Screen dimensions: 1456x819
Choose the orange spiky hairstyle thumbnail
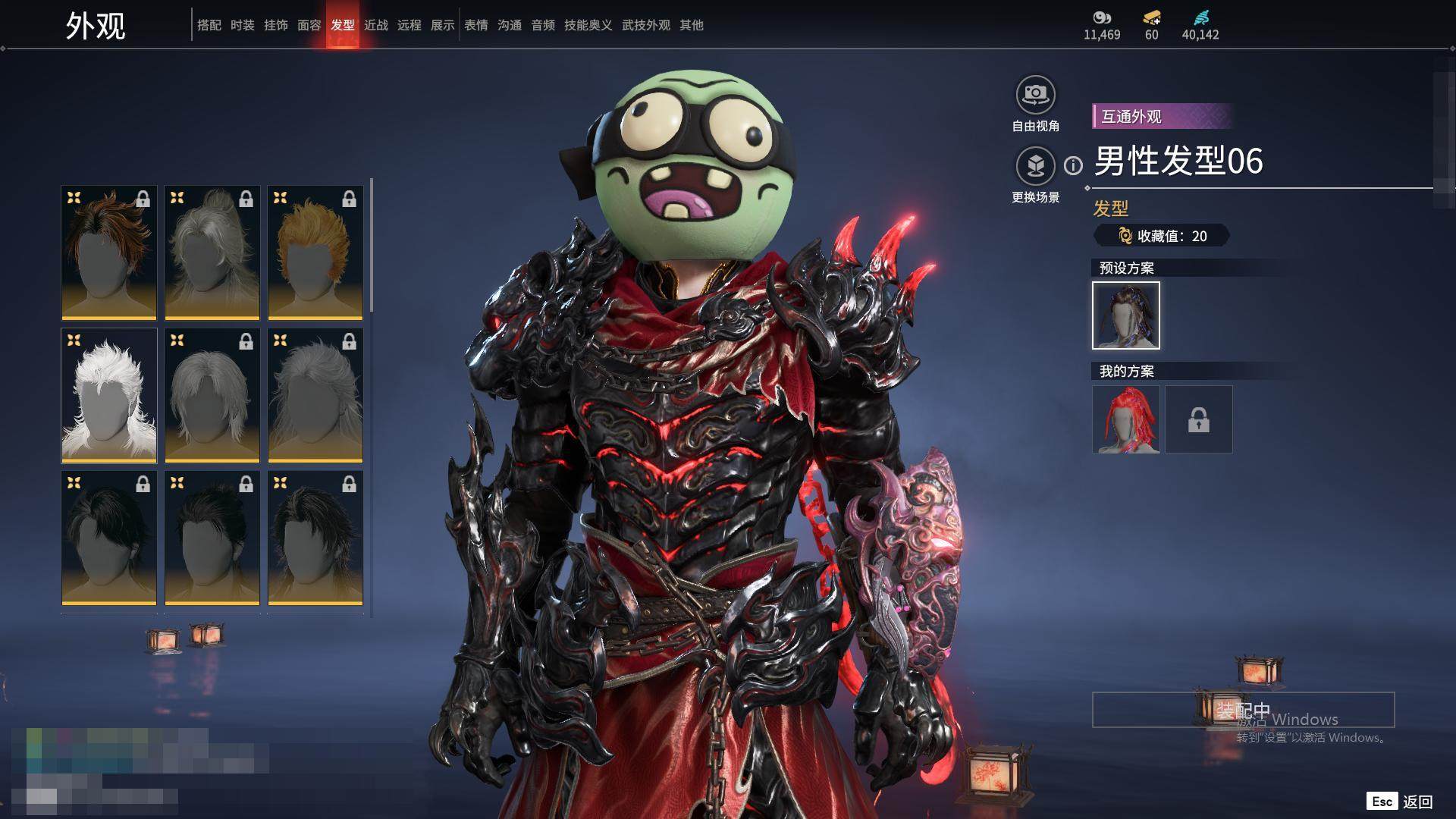(315, 253)
